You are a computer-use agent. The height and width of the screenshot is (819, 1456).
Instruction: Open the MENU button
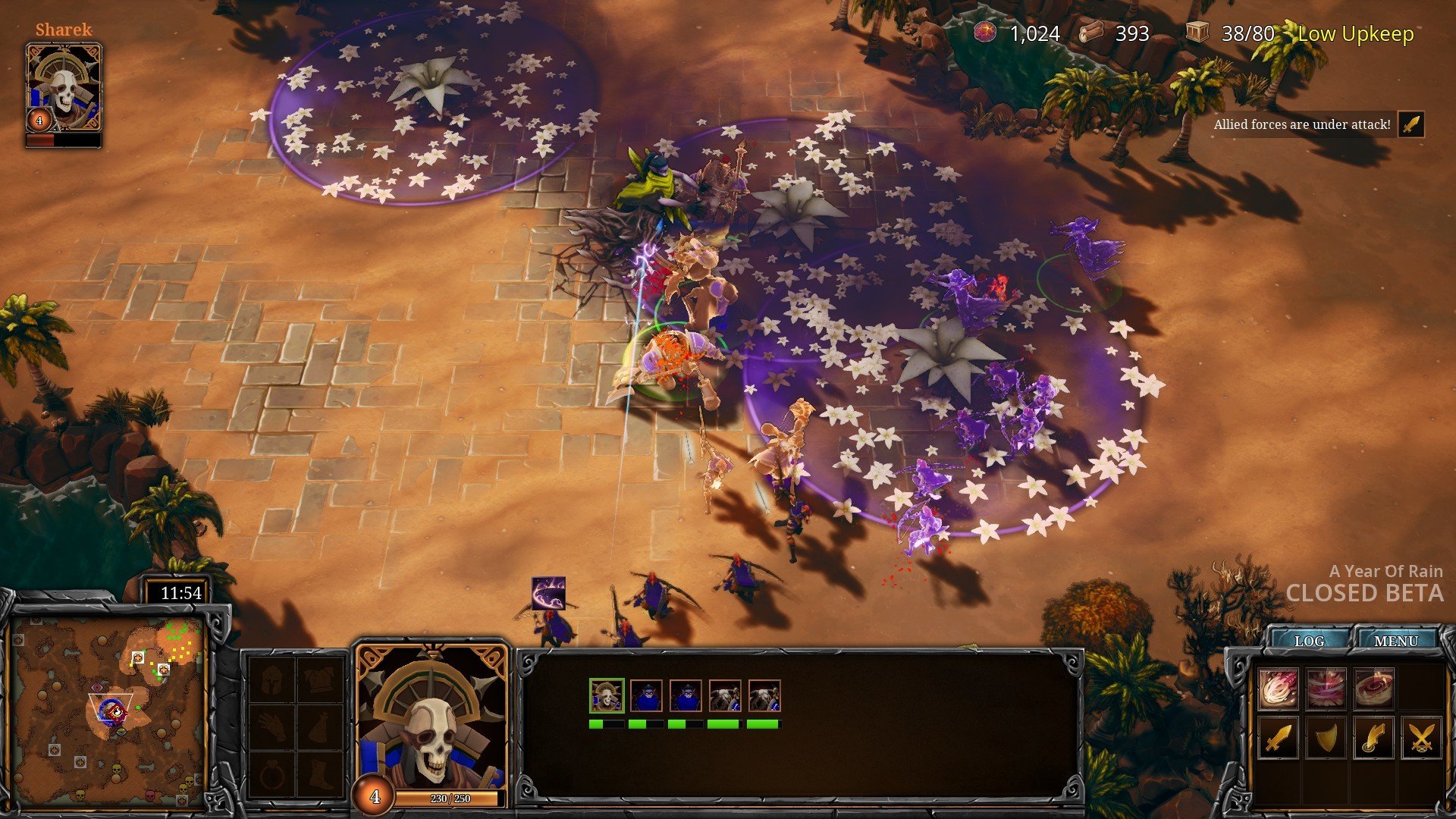click(1395, 641)
